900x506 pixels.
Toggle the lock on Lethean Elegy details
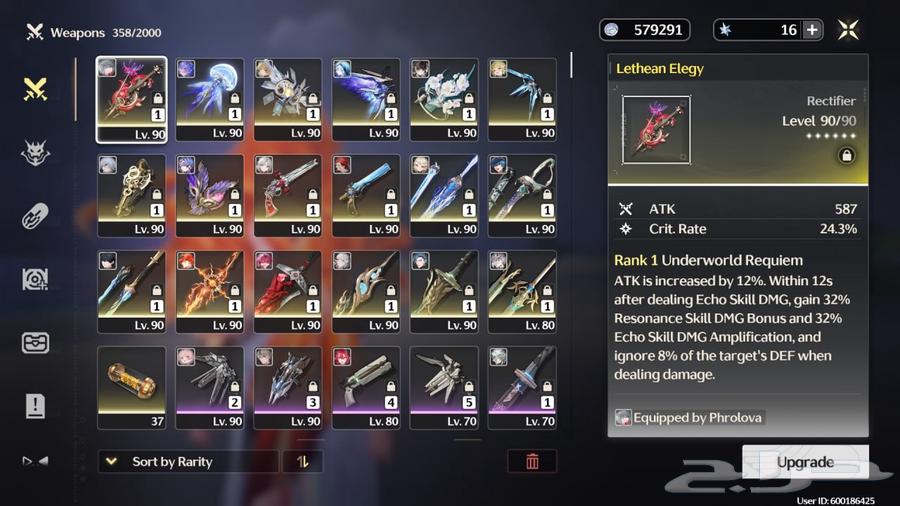pyautogui.click(x=846, y=156)
